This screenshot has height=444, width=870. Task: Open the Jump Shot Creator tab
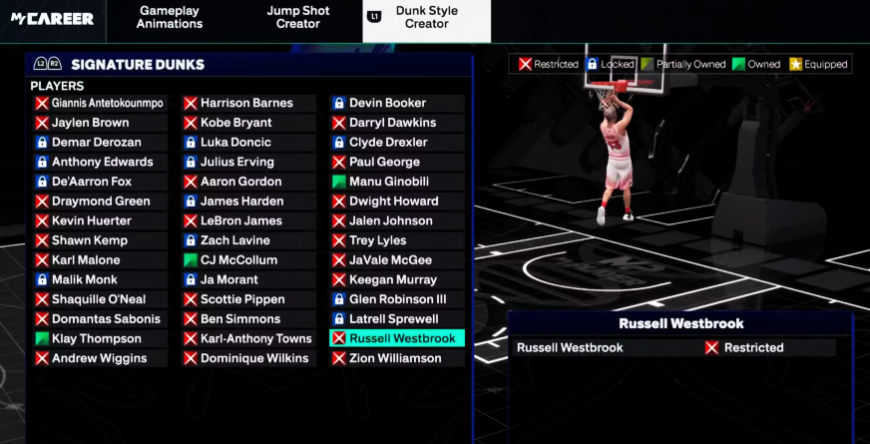pos(298,17)
